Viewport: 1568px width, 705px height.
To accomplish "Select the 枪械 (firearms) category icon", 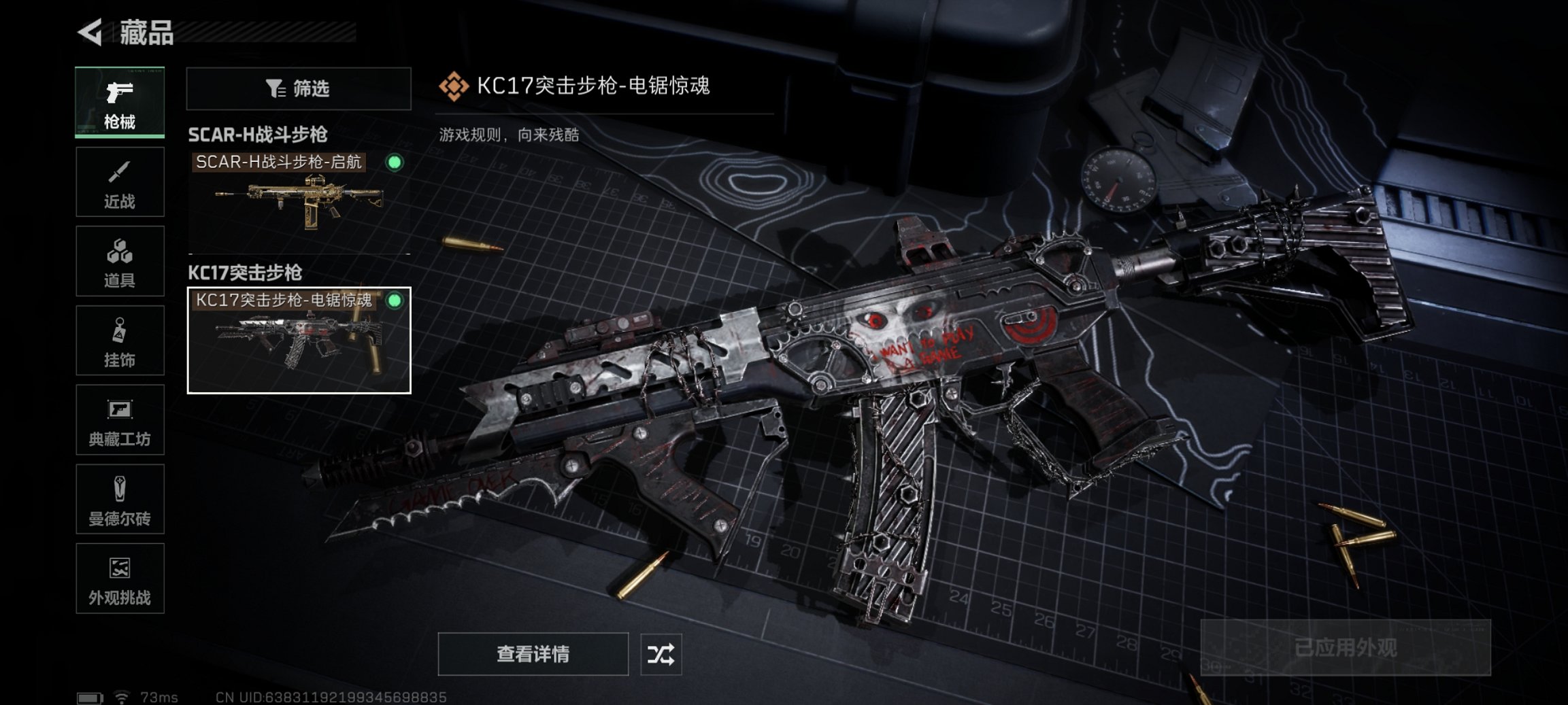I will [120, 101].
